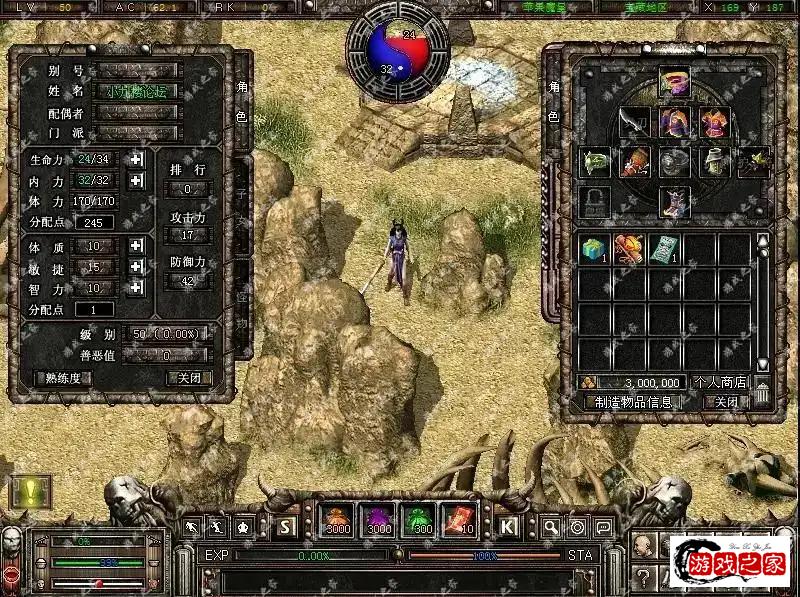Close the character stats panel
Viewport: 800px width, 597px height.
(189, 378)
